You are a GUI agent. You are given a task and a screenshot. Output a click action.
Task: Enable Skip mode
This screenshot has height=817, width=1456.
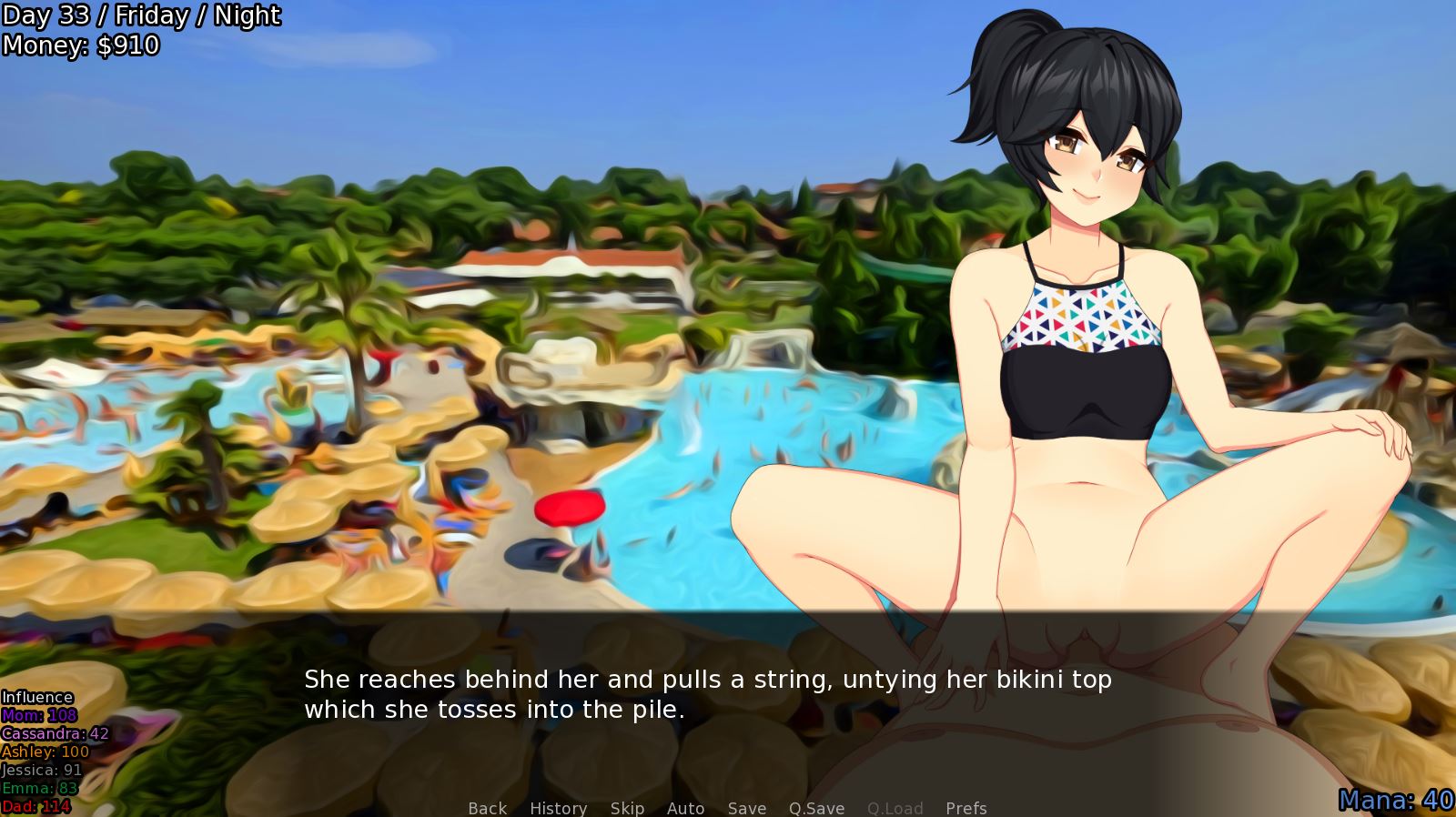coord(627,808)
